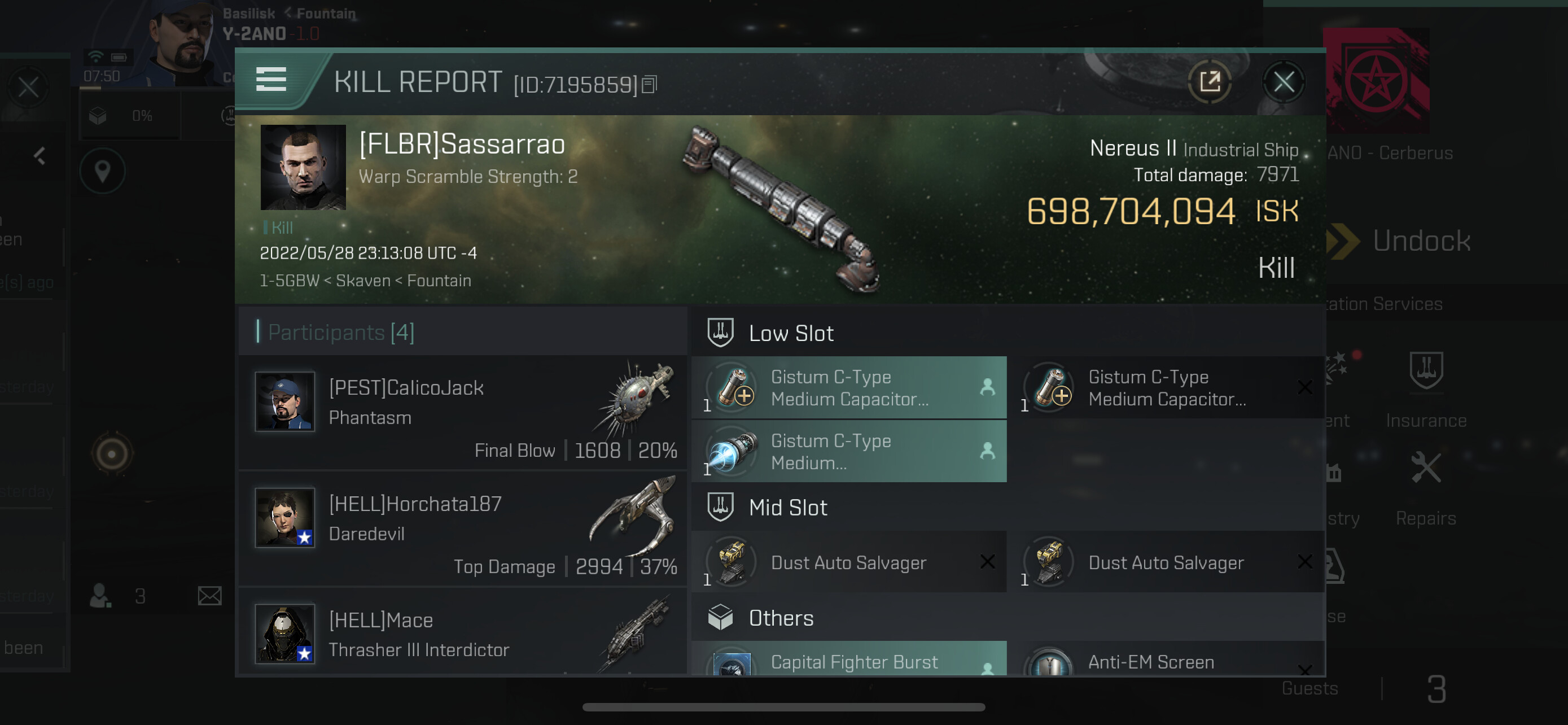The image size is (1568, 725).
Task: Open the hamburger menu in Kill Report
Action: [x=271, y=80]
